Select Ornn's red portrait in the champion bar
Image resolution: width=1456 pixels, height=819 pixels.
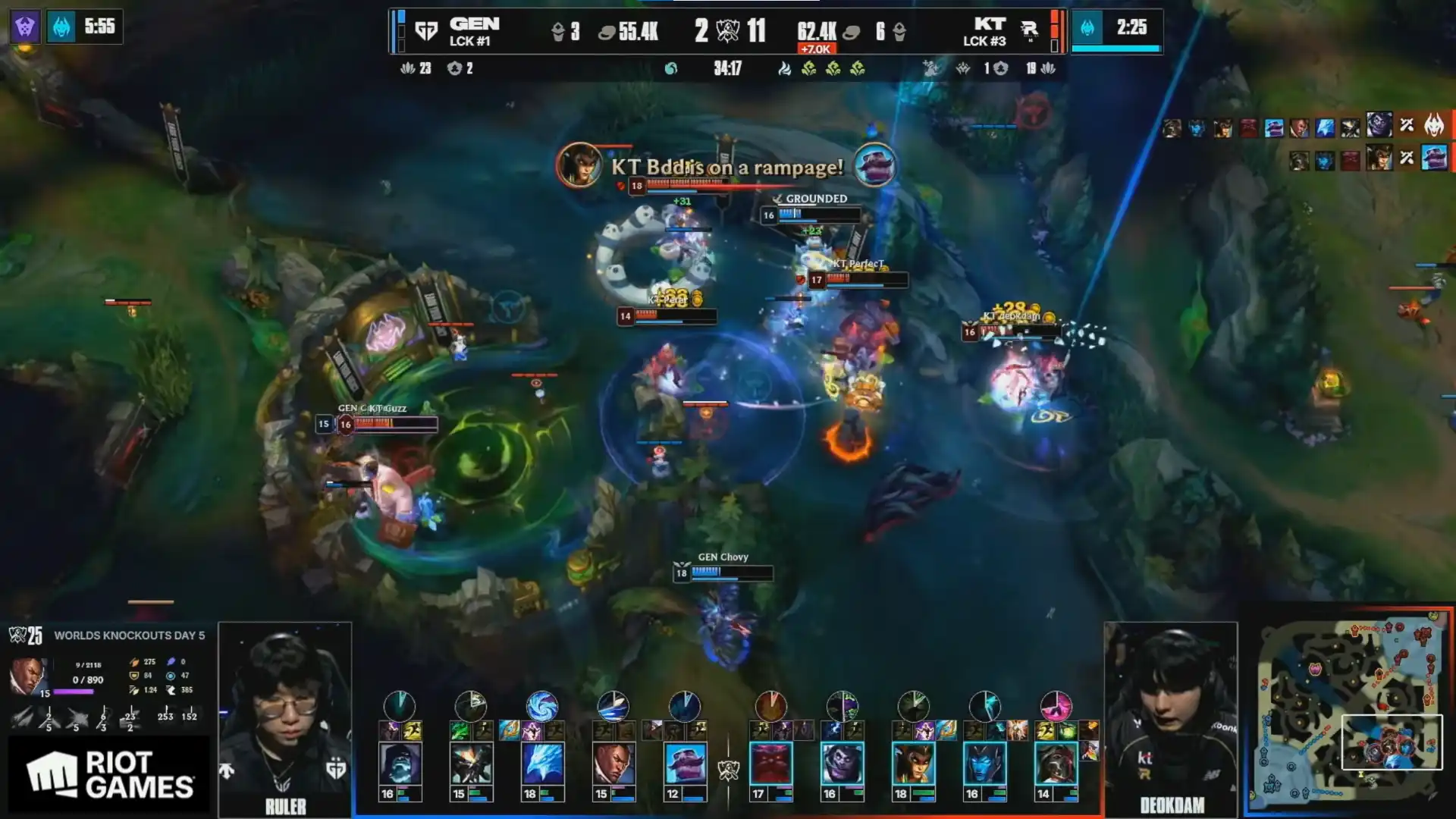[770, 764]
